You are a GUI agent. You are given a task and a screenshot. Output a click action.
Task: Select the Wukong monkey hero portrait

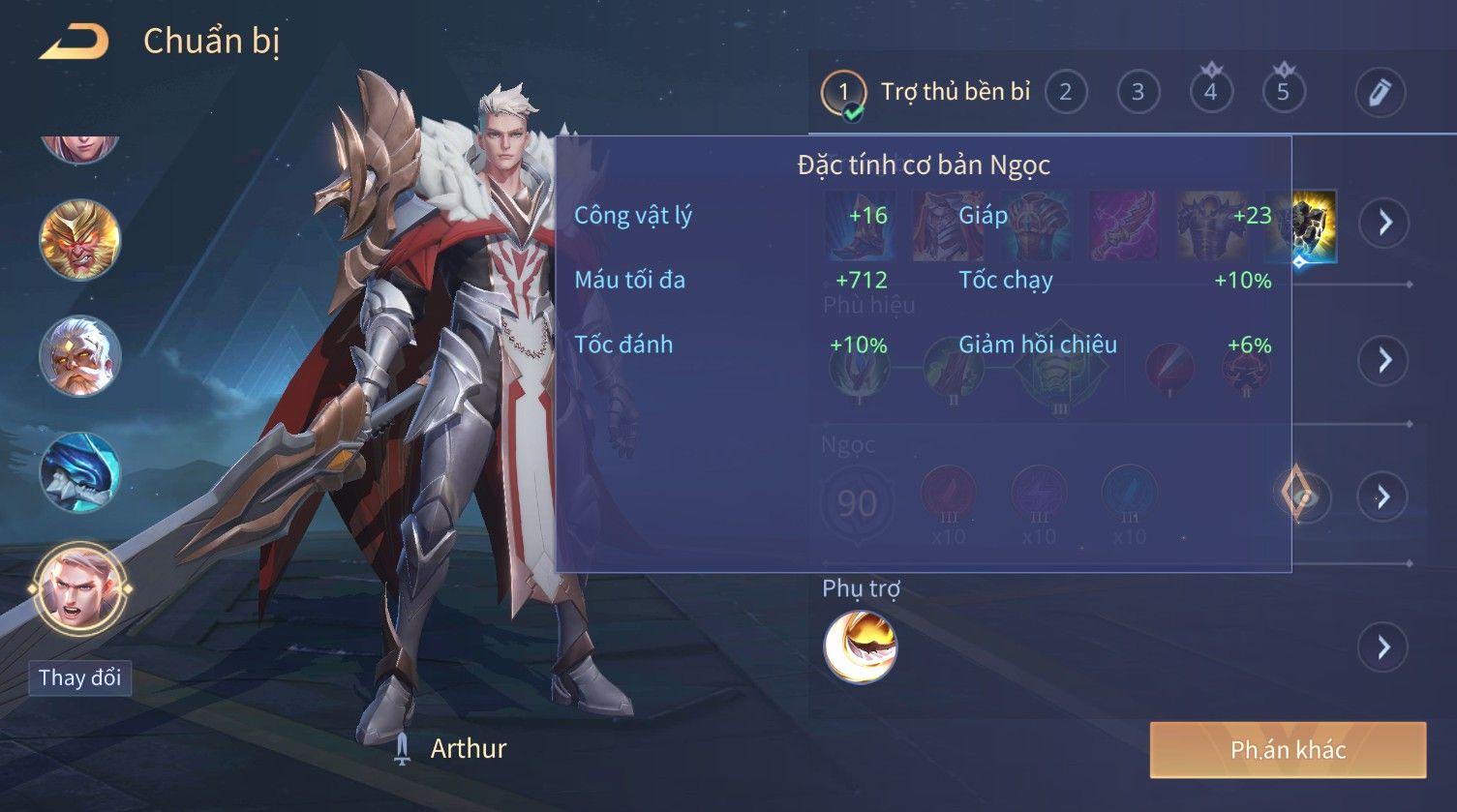tap(80, 240)
